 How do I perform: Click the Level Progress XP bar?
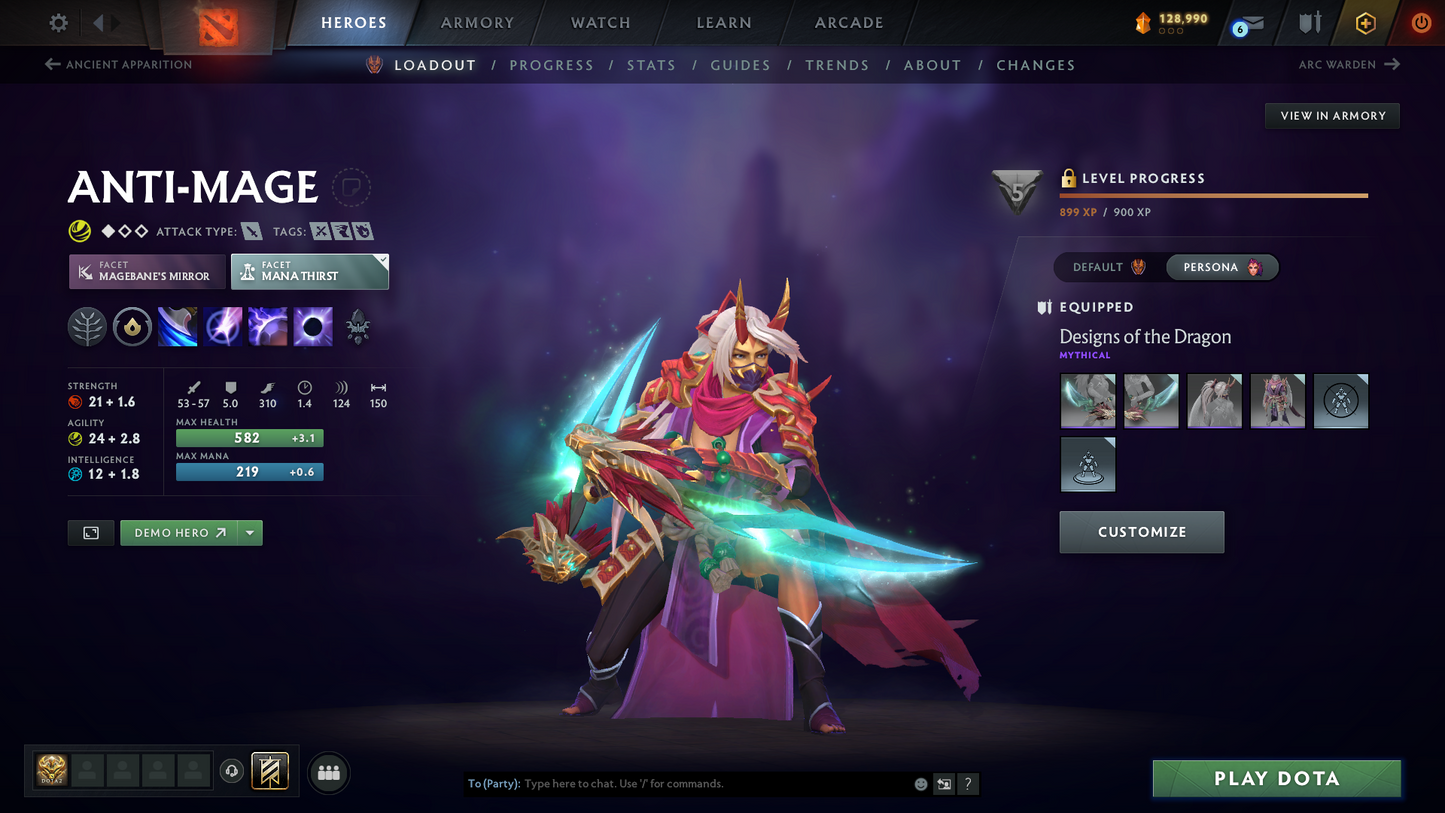coord(1213,196)
